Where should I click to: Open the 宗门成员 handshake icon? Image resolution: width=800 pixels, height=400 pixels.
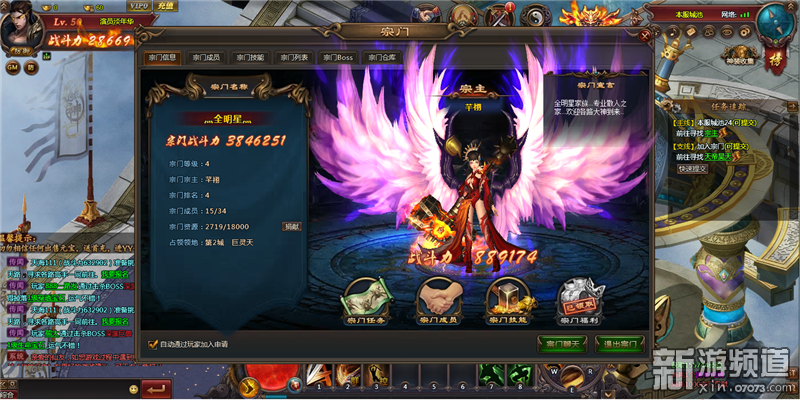[x=436, y=300]
